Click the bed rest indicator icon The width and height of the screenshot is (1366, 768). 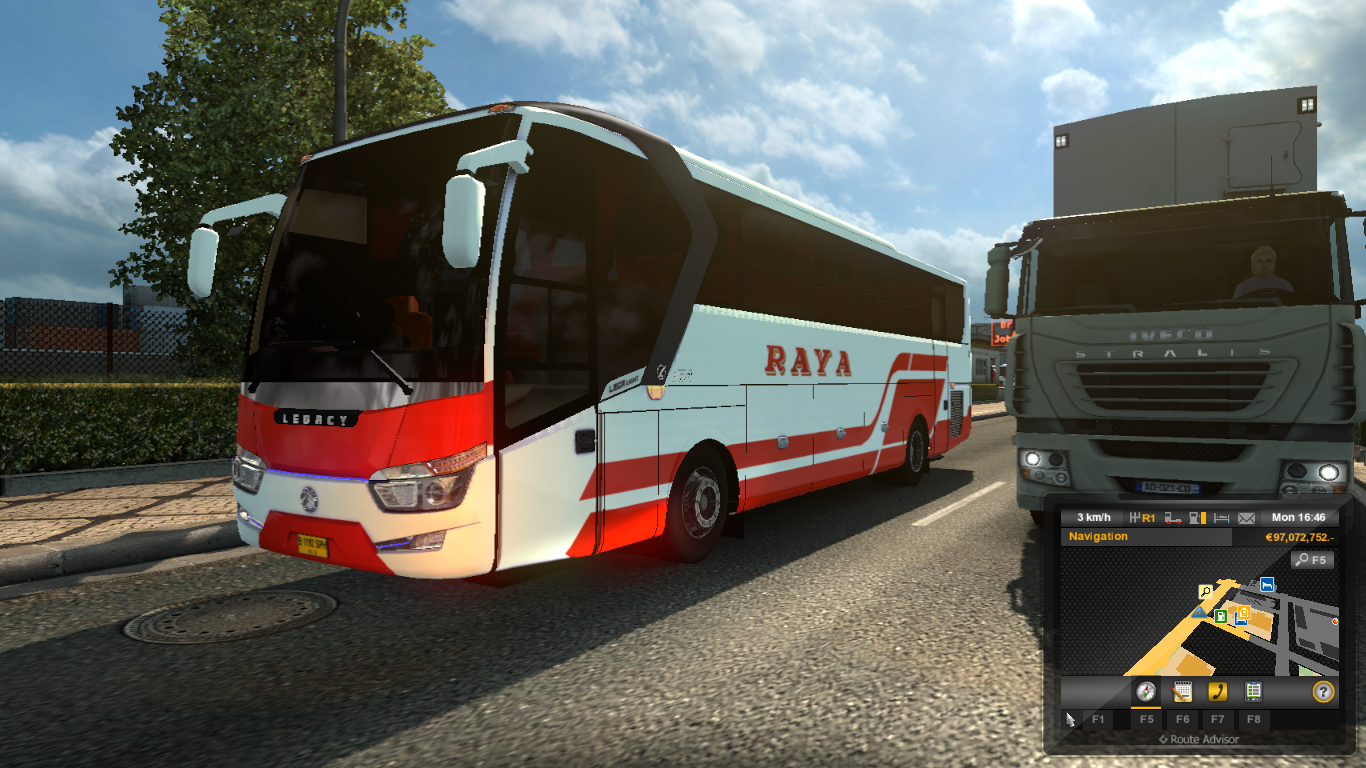coord(1222,516)
